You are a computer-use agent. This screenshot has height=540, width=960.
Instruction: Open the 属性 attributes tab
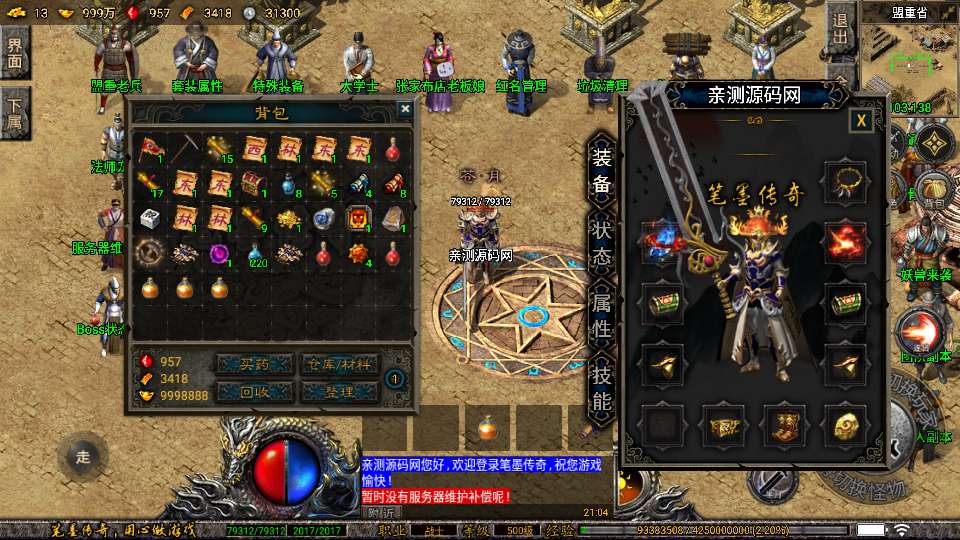click(x=601, y=314)
